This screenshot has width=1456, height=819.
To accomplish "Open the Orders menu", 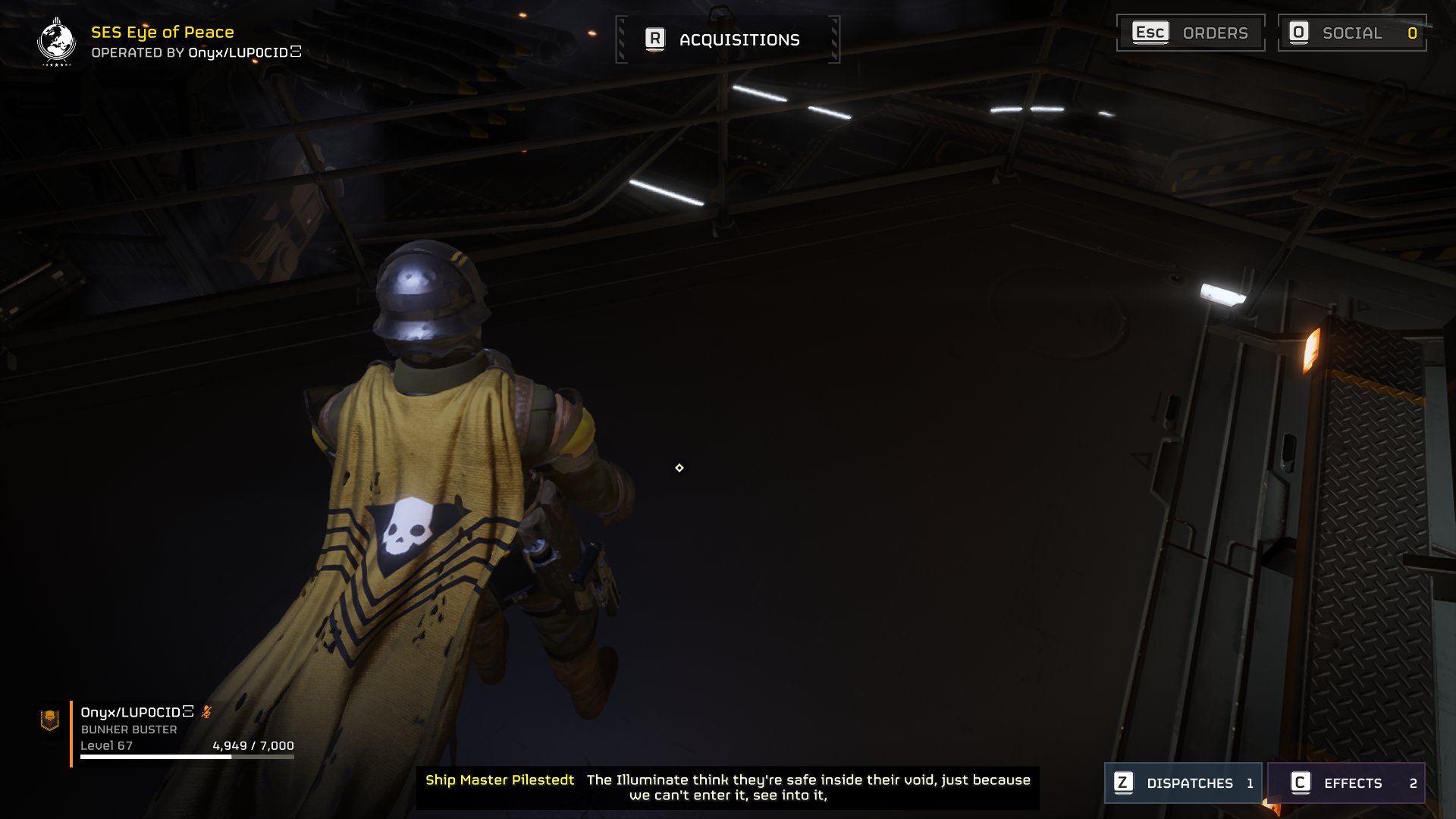I will [x=1190, y=33].
